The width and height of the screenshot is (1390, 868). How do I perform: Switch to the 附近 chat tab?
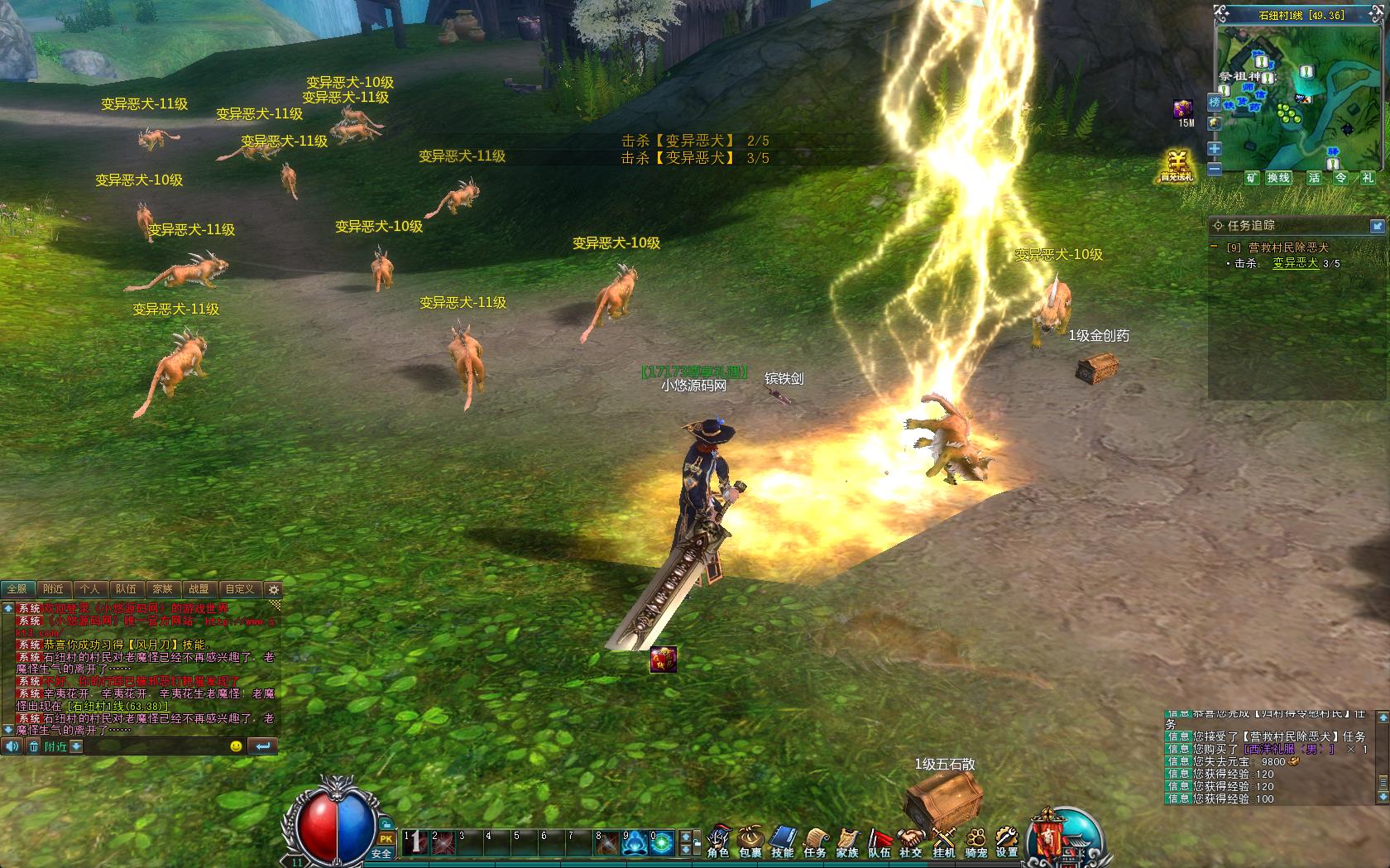pyautogui.click(x=54, y=589)
